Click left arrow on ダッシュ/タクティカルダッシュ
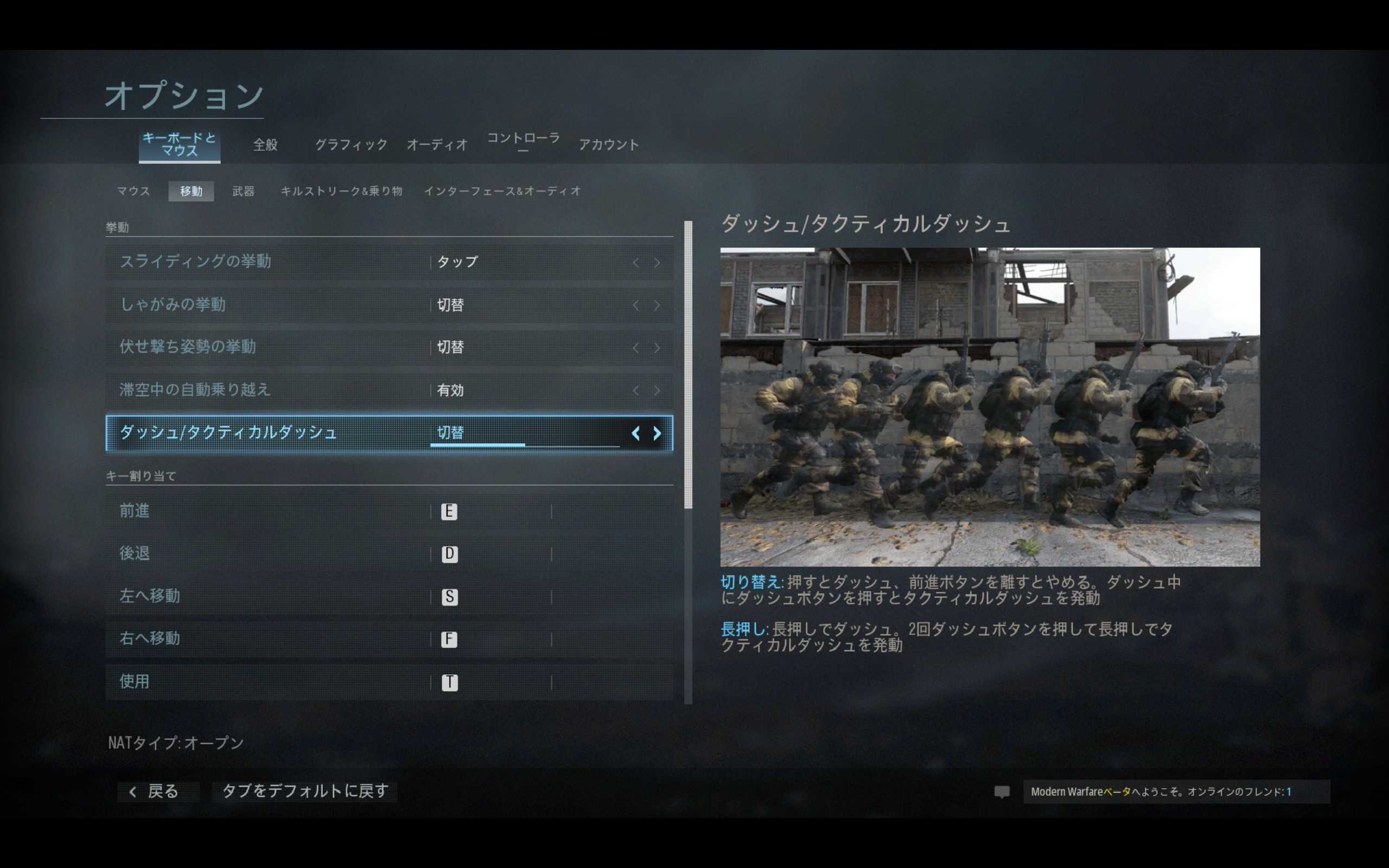This screenshot has height=868, width=1389. 635,433
